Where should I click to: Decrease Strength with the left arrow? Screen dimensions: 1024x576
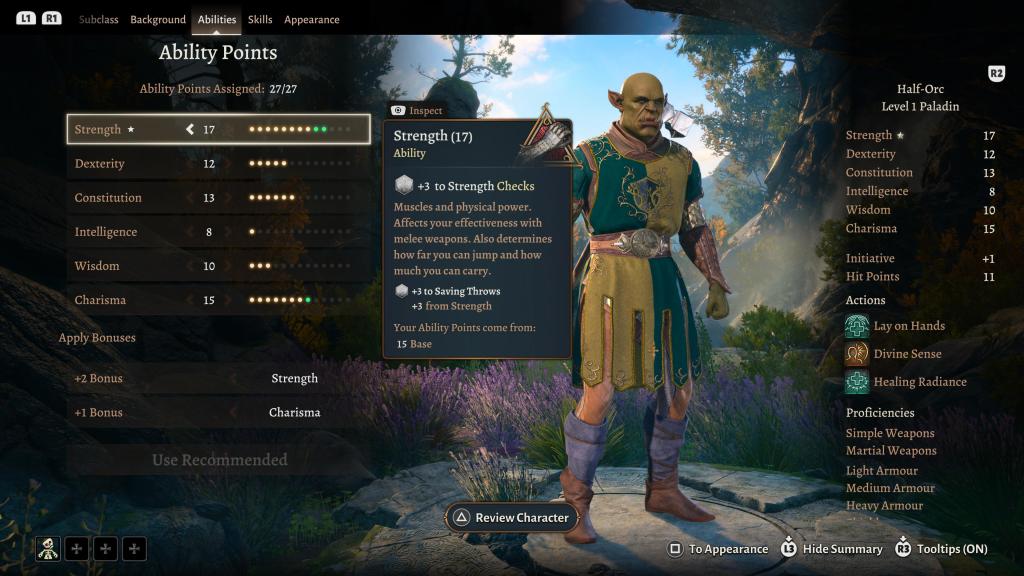[x=189, y=129]
